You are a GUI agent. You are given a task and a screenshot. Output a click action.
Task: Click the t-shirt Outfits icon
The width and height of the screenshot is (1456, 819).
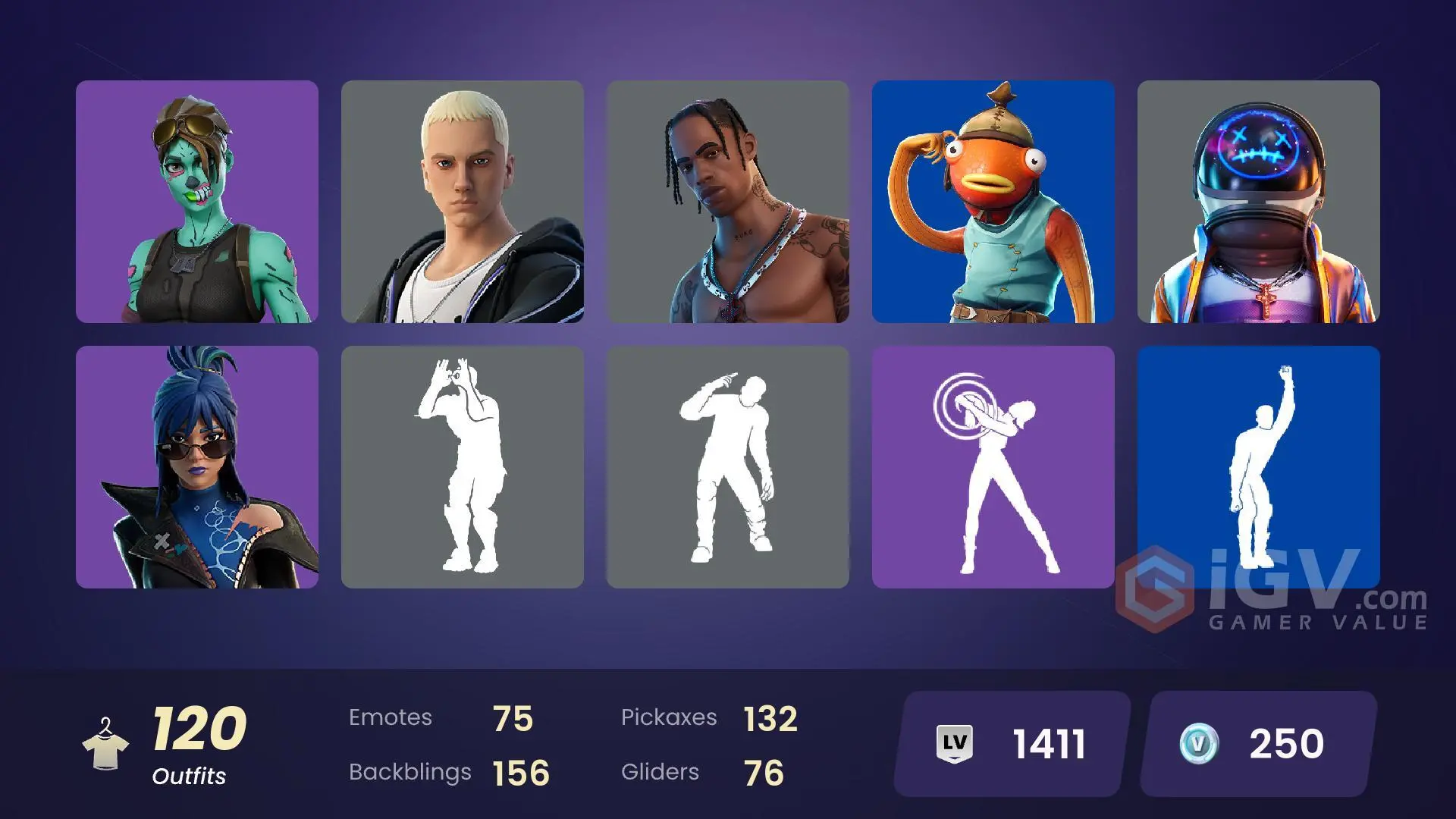pyautogui.click(x=106, y=751)
